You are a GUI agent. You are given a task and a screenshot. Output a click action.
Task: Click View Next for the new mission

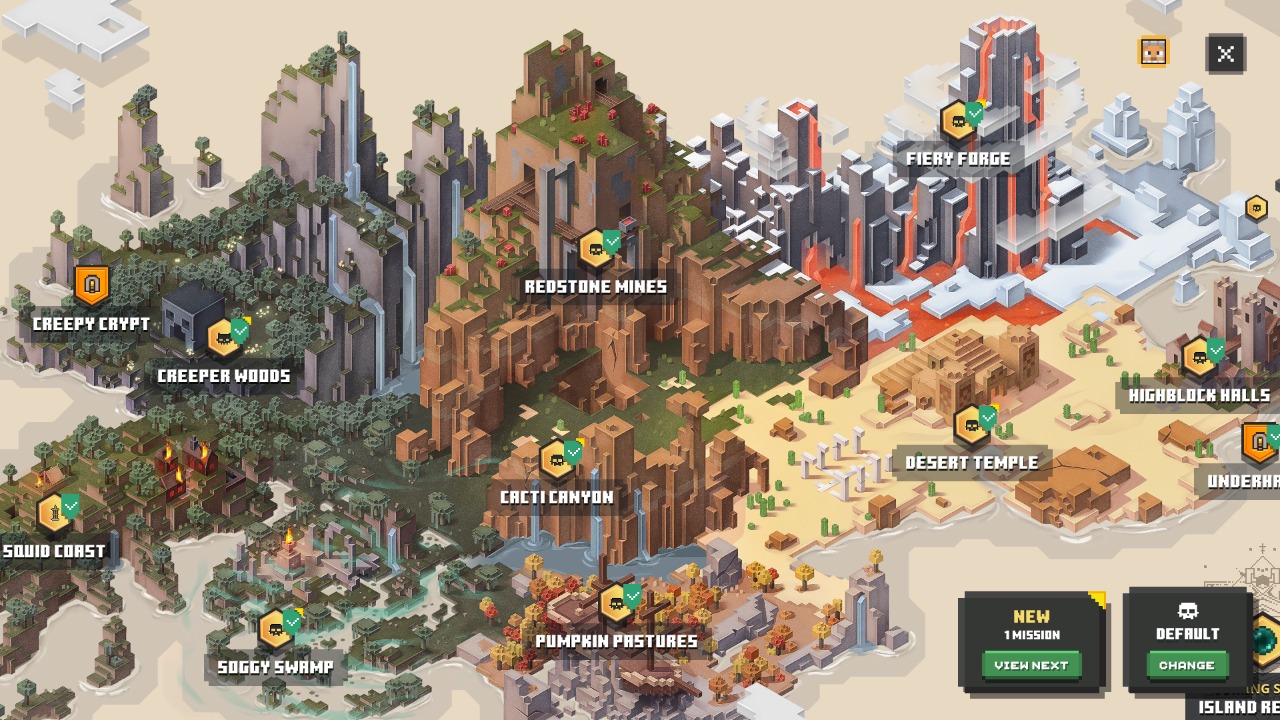click(1031, 665)
